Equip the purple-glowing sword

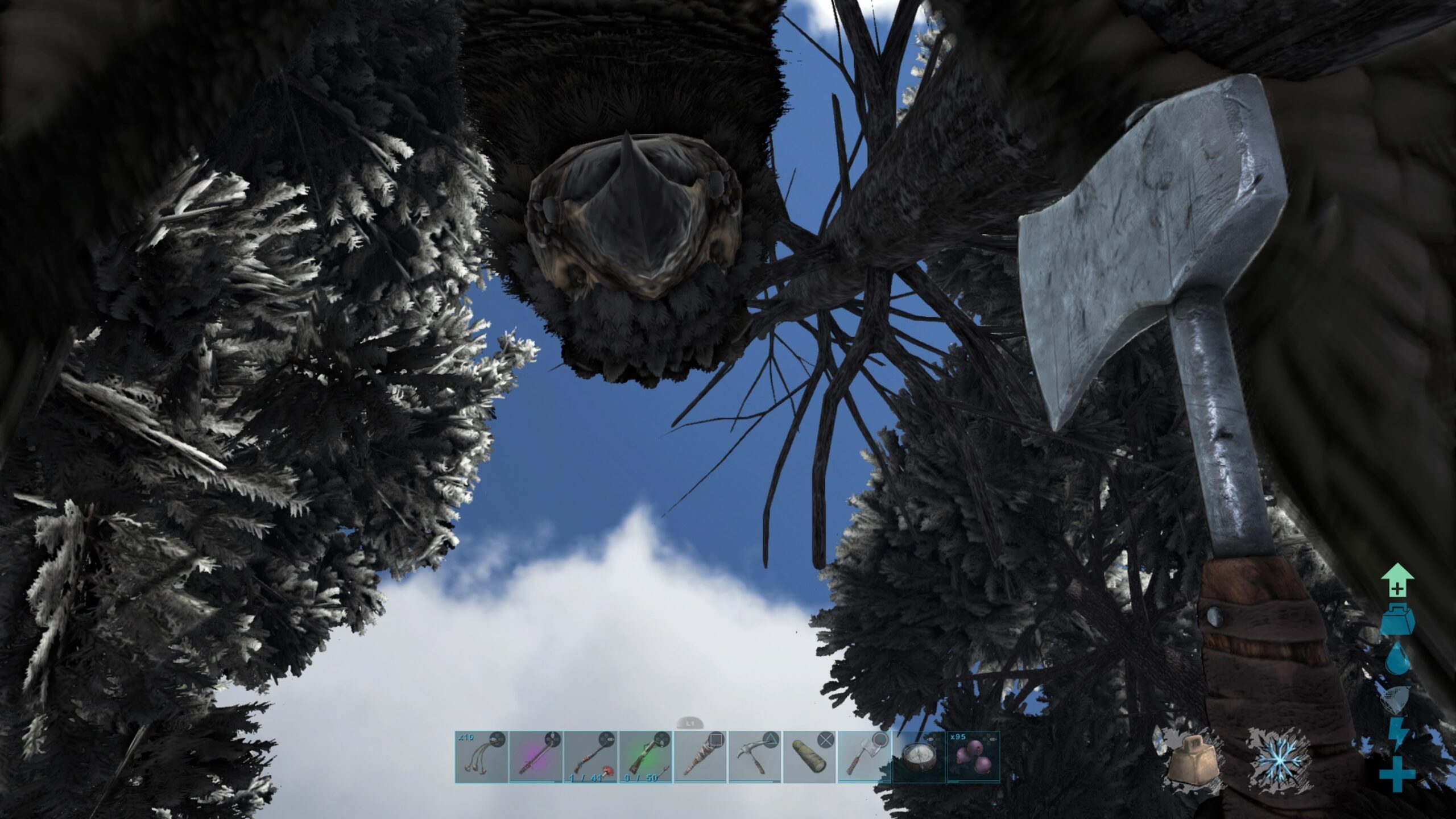536,757
